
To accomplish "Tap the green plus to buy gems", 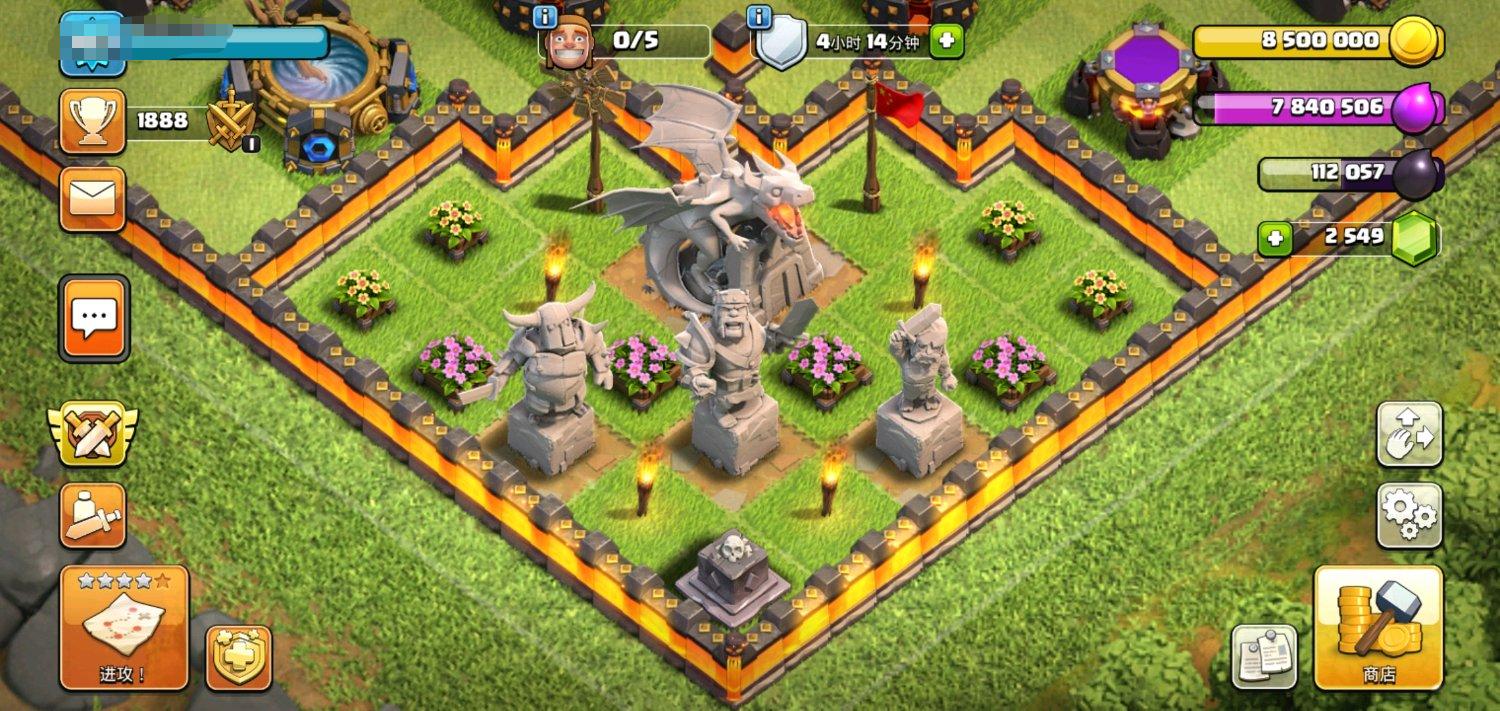I will click(x=1275, y=239).
